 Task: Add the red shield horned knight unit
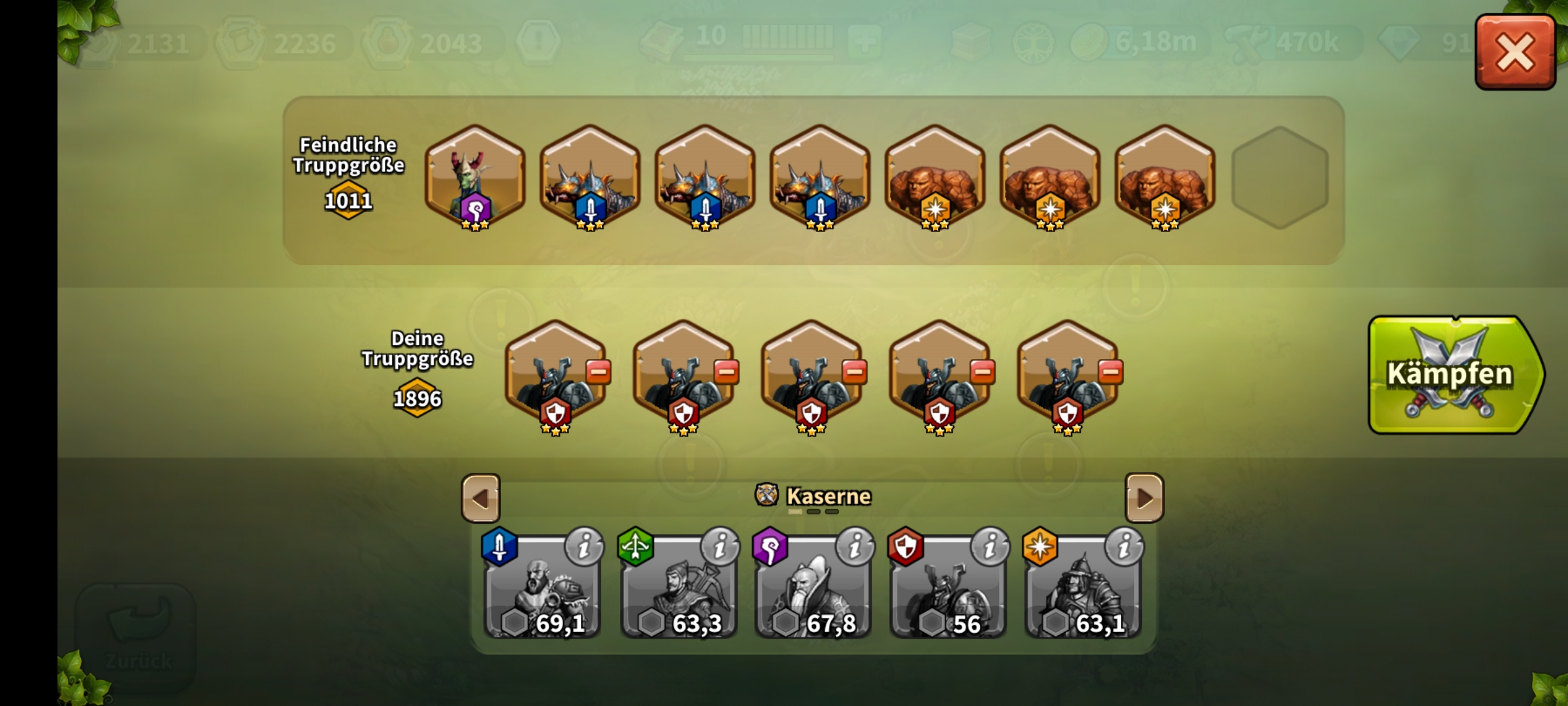pos(947,592)
